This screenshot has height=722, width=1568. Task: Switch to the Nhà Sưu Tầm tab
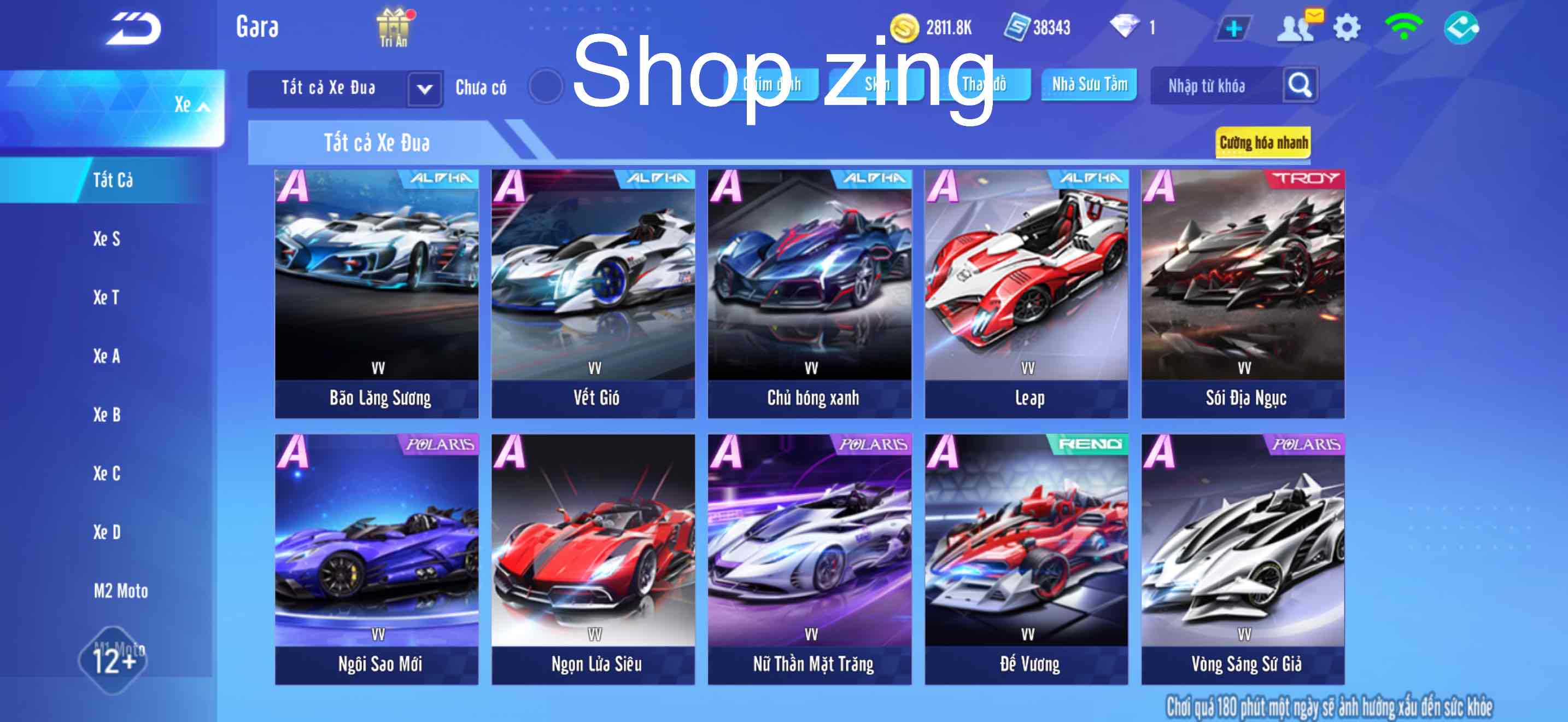click(x=1089, y=85)
